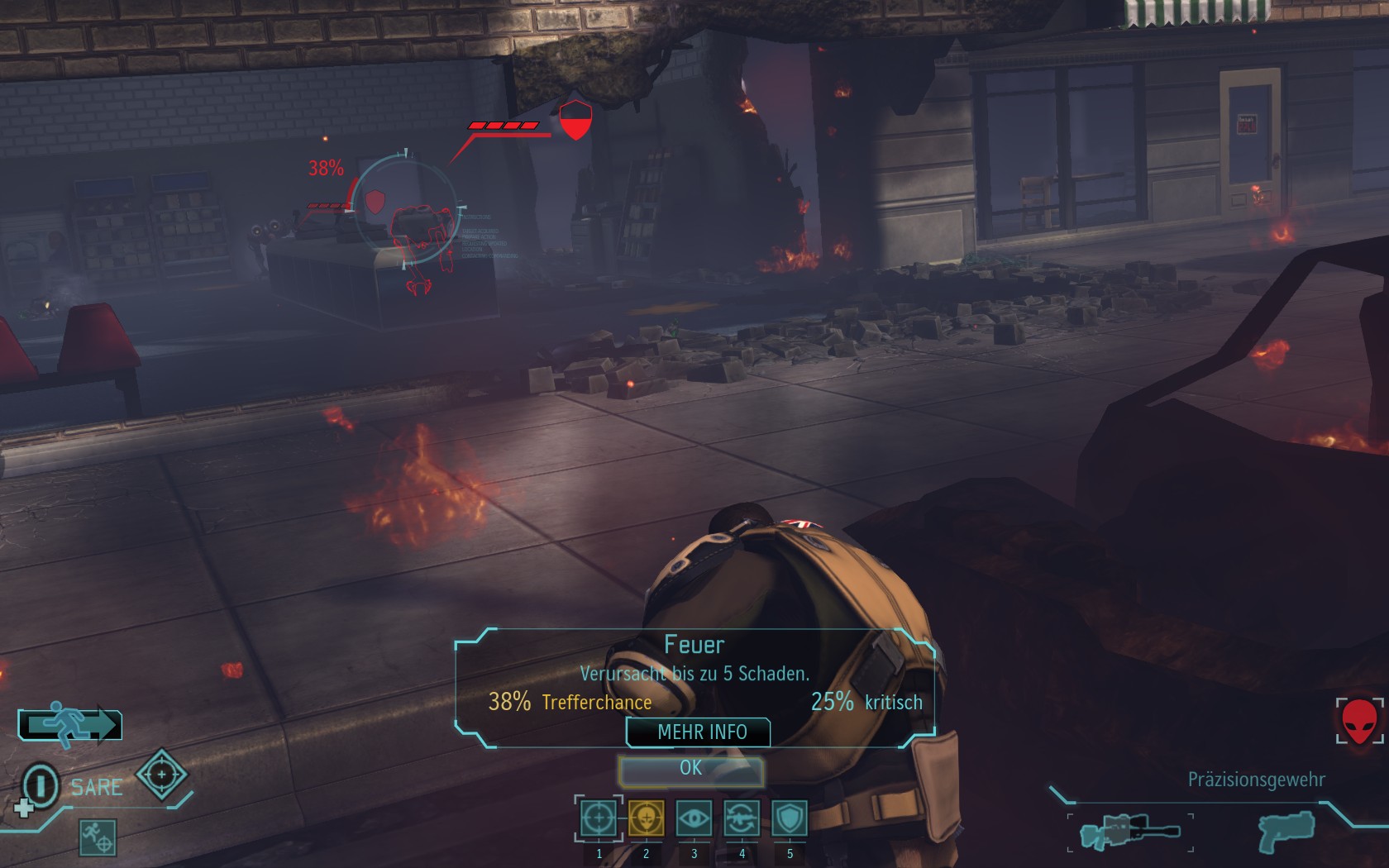Click the diamond crosshair class icon
The height and width of the screenshot is (868, 1389).
tap(161, 775)
